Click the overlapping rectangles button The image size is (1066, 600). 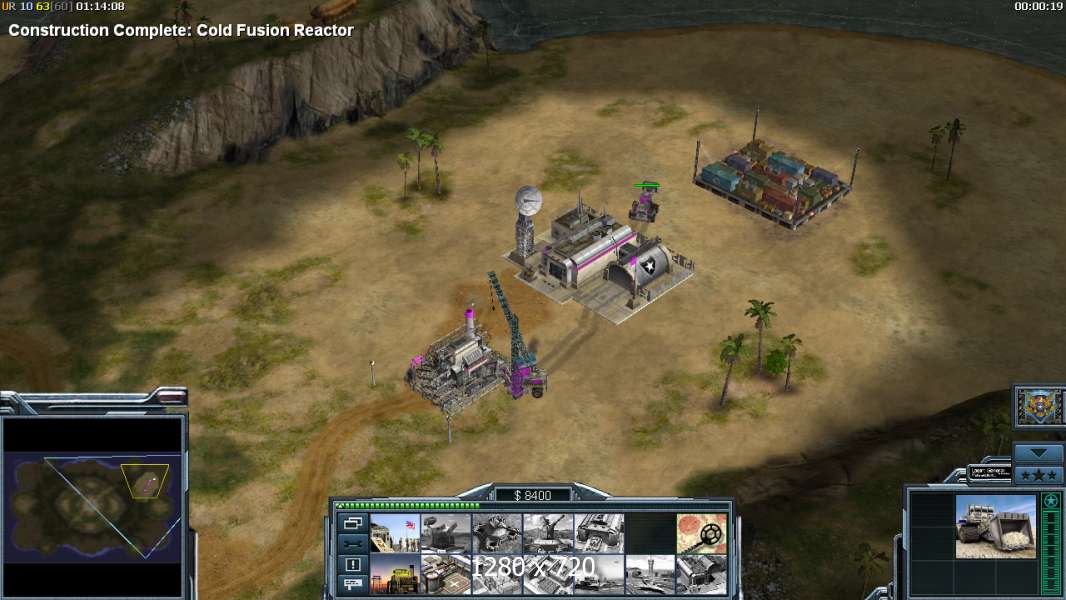(352, 523)
